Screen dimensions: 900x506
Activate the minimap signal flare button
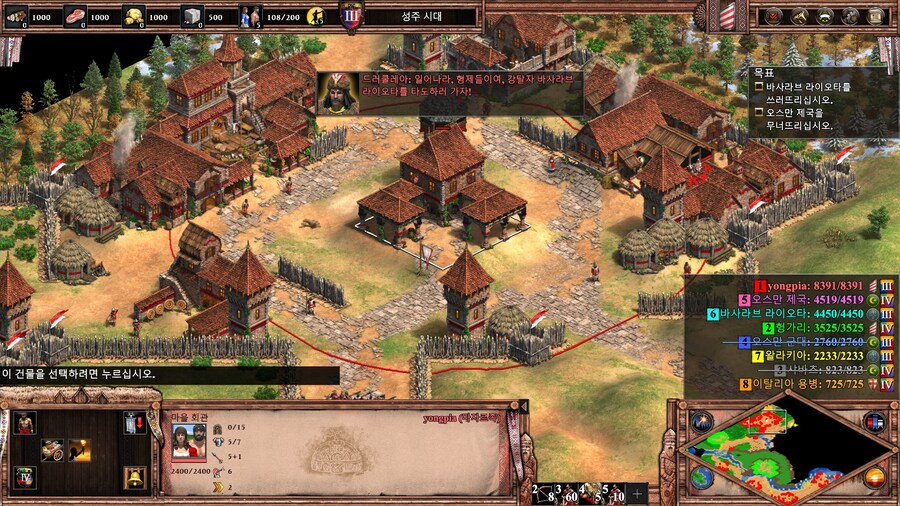702,420
